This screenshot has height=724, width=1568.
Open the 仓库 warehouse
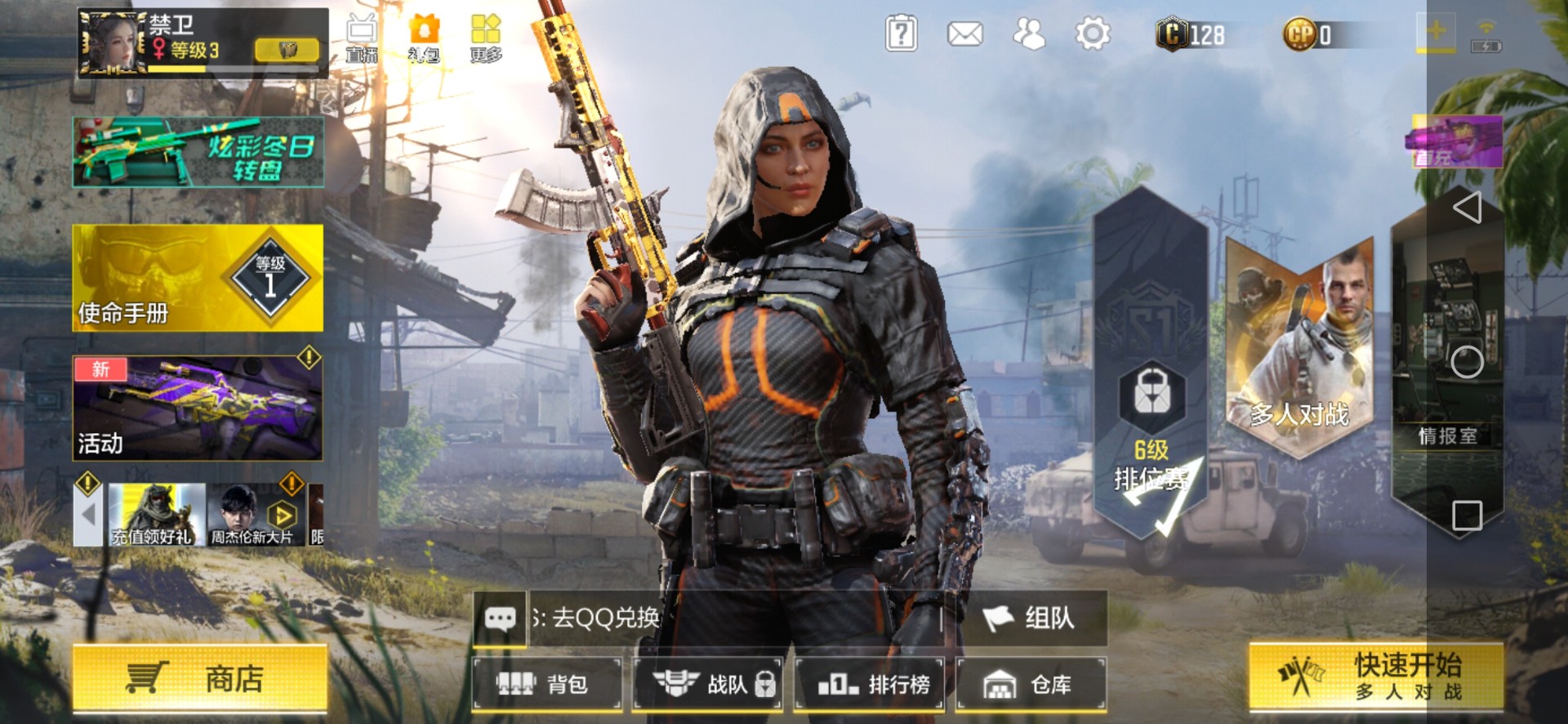(1030, 684)
